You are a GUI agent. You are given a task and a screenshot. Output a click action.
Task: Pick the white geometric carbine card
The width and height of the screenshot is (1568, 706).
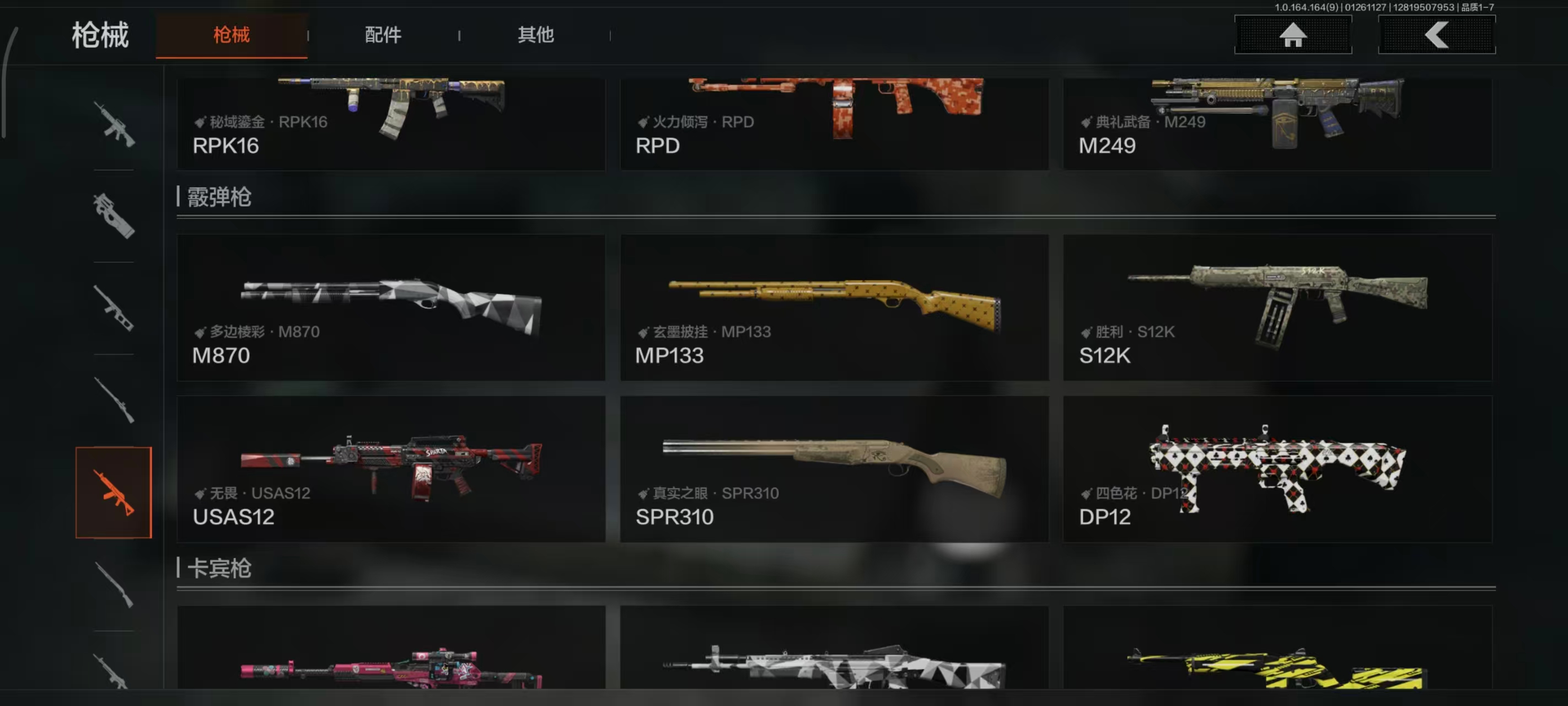834,649
